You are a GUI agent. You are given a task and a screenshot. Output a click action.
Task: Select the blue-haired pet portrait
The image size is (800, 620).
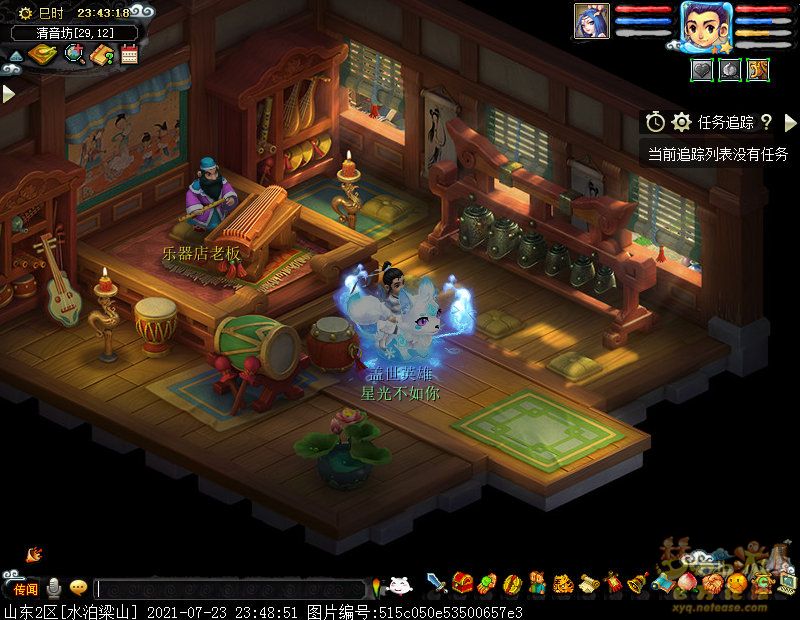click(x=591, y=20)
